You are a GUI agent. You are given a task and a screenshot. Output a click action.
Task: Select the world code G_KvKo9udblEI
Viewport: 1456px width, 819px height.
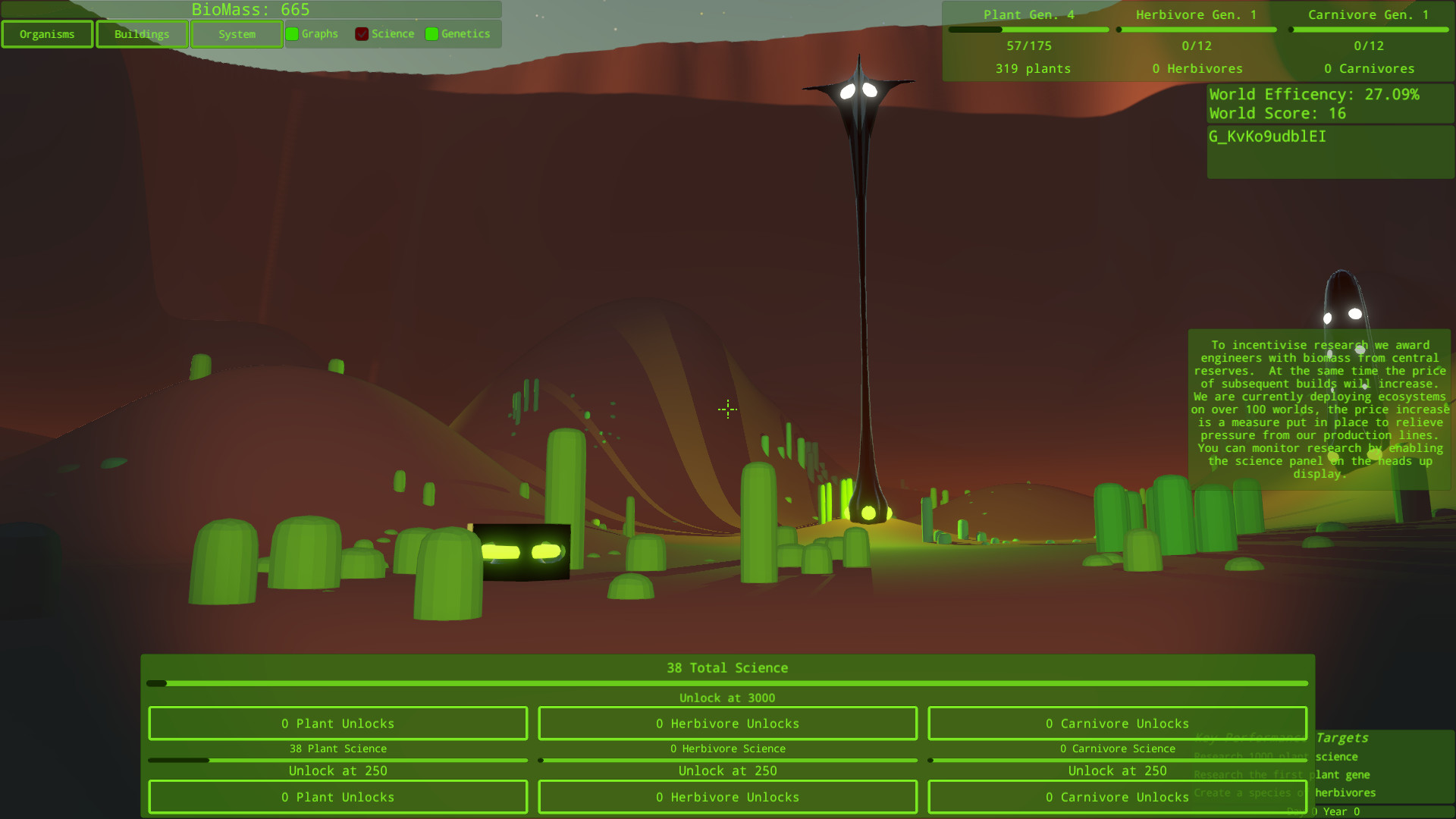point(1267,137)
